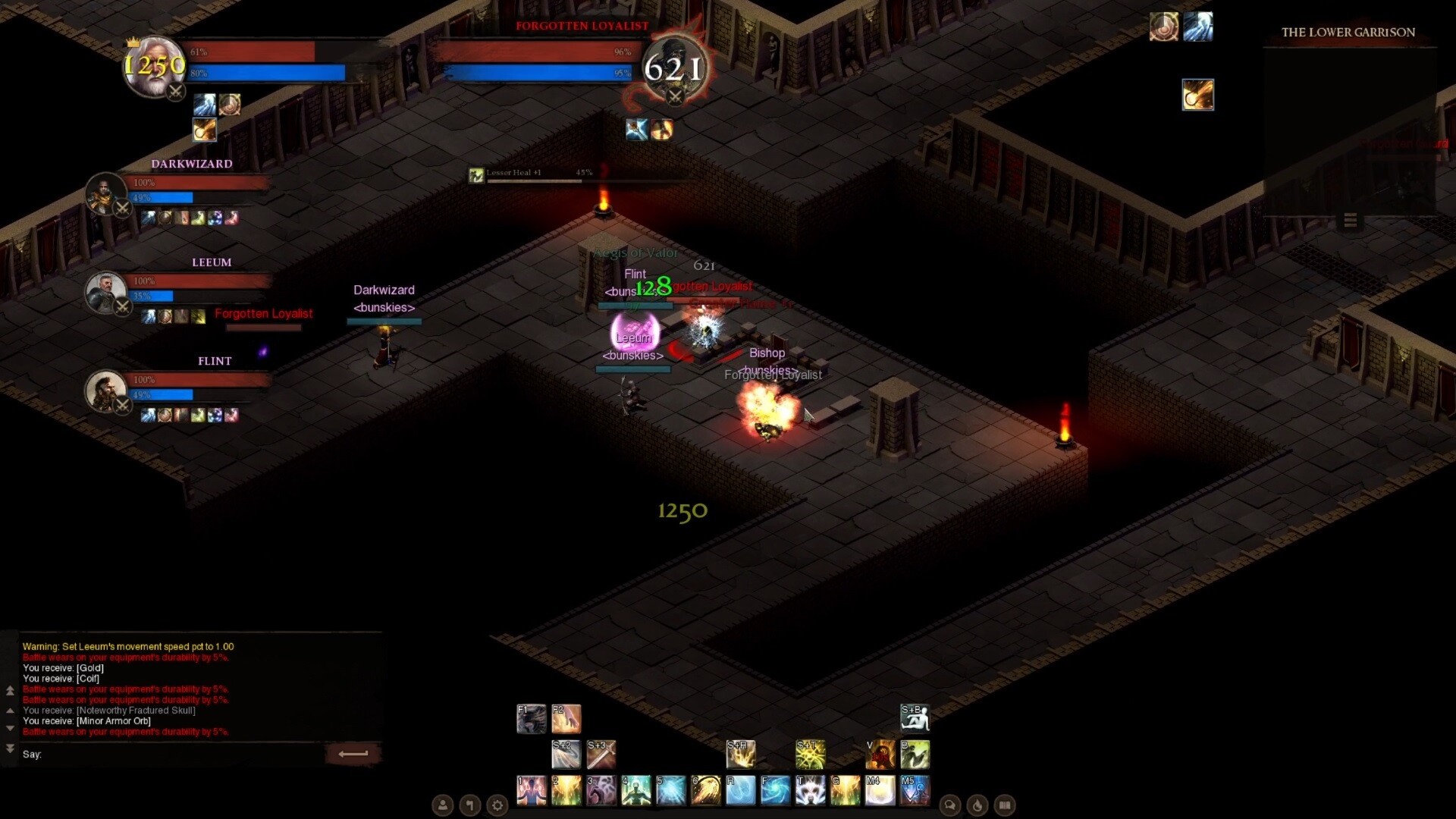1456x819 pixels.
Task: Open the Lower Garrison minimap menu icon
Action: coord(1350,221)
